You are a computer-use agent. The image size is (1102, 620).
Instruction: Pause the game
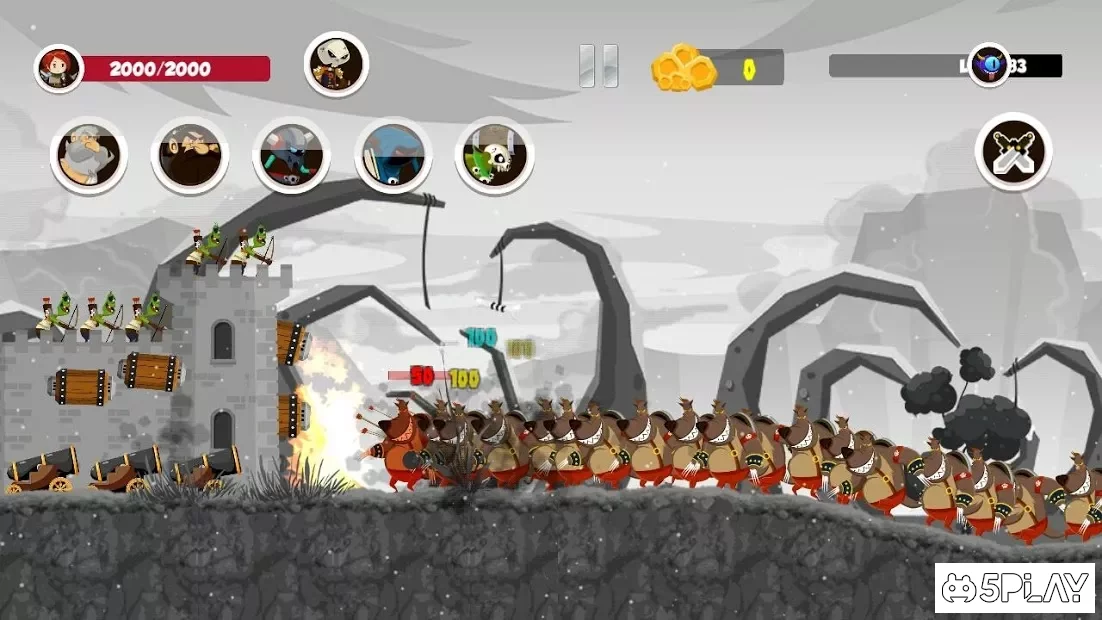pyautogui.click(x=598, y=66)
